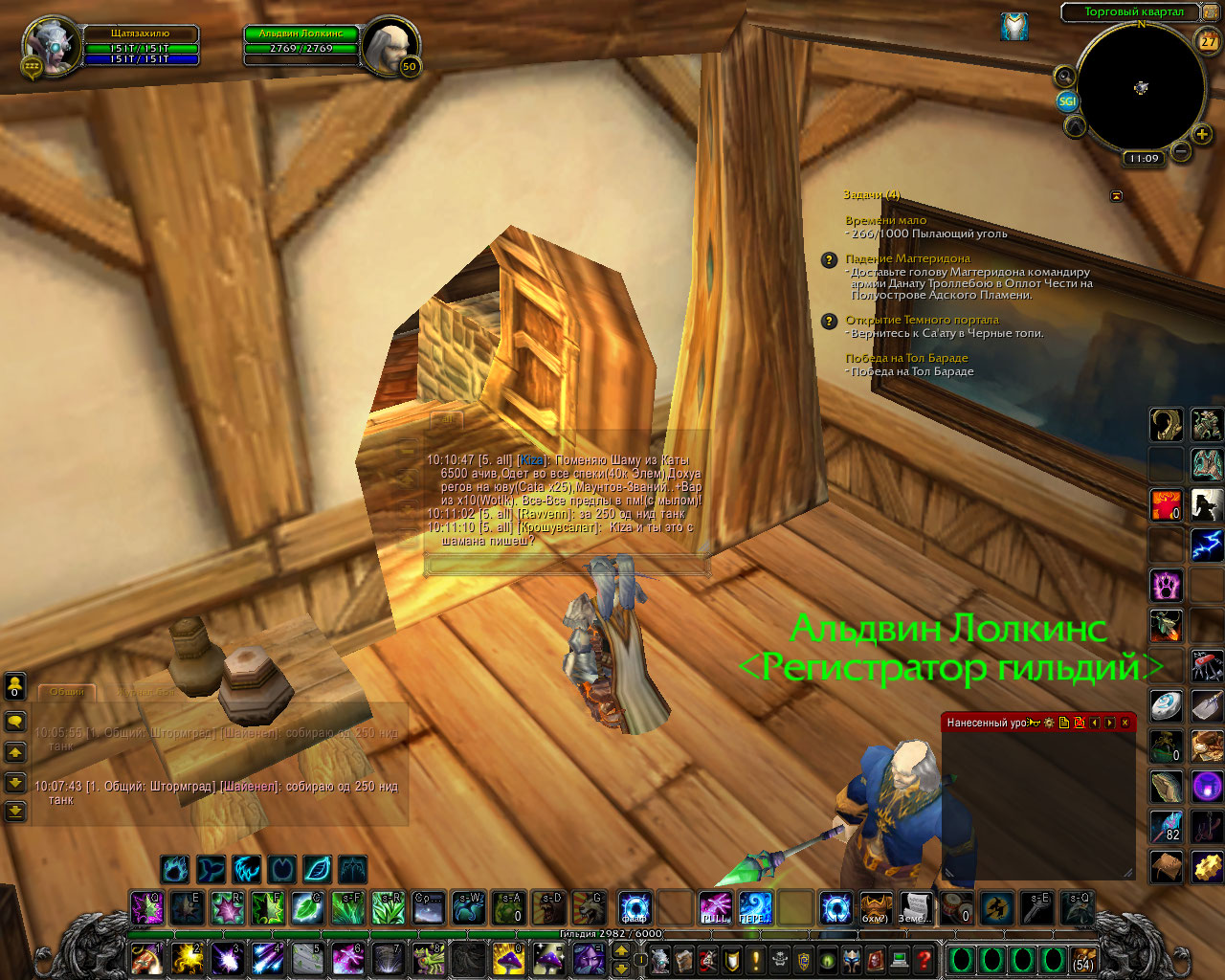Open the red question mark help button
Viewport: 1225px width, 980px height.
point(924,958)
